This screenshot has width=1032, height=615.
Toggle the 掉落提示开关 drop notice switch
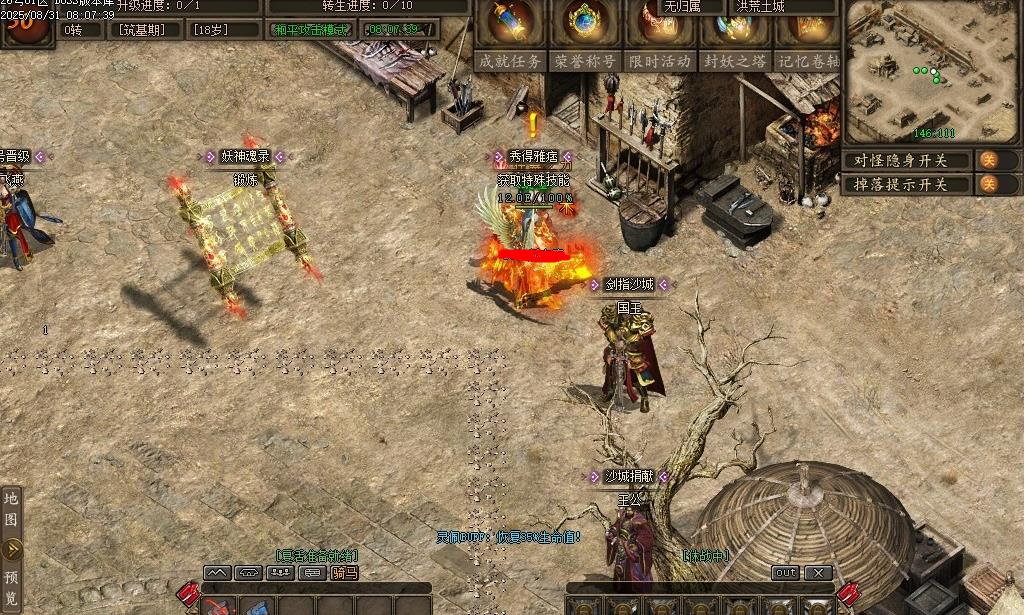987,184
